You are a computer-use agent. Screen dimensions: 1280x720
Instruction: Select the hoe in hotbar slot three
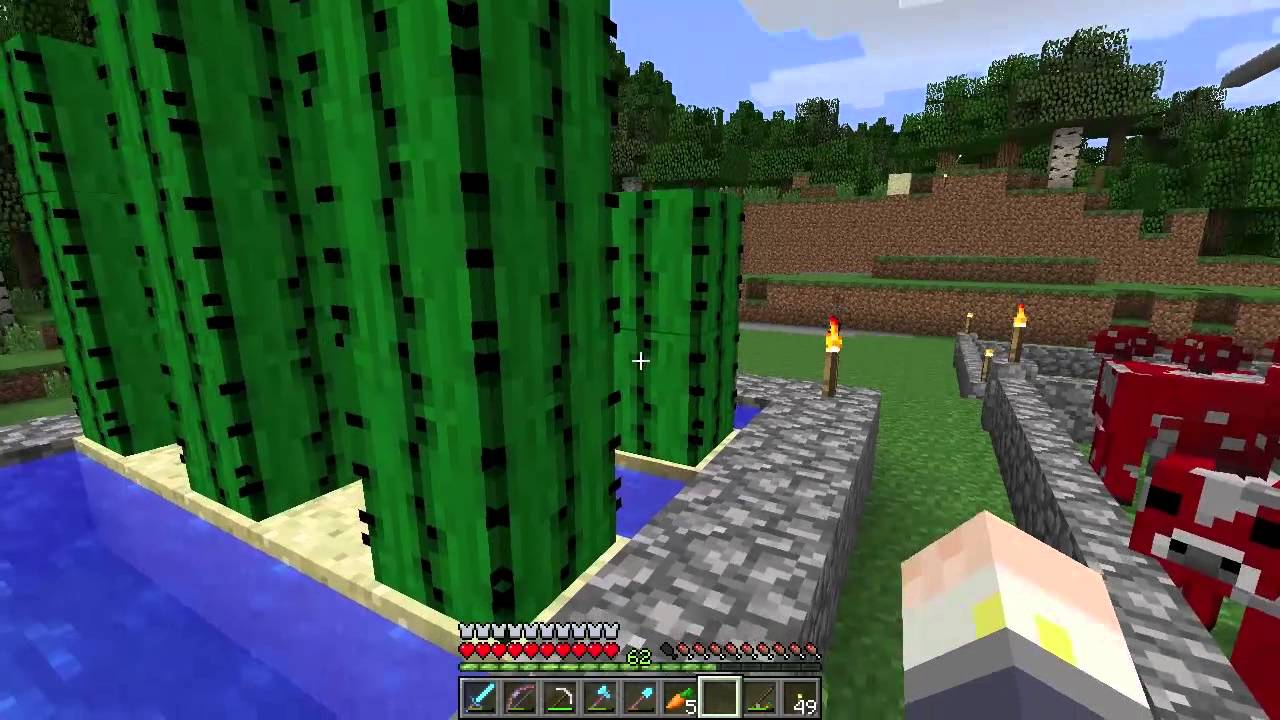click(x=562, y=697)
